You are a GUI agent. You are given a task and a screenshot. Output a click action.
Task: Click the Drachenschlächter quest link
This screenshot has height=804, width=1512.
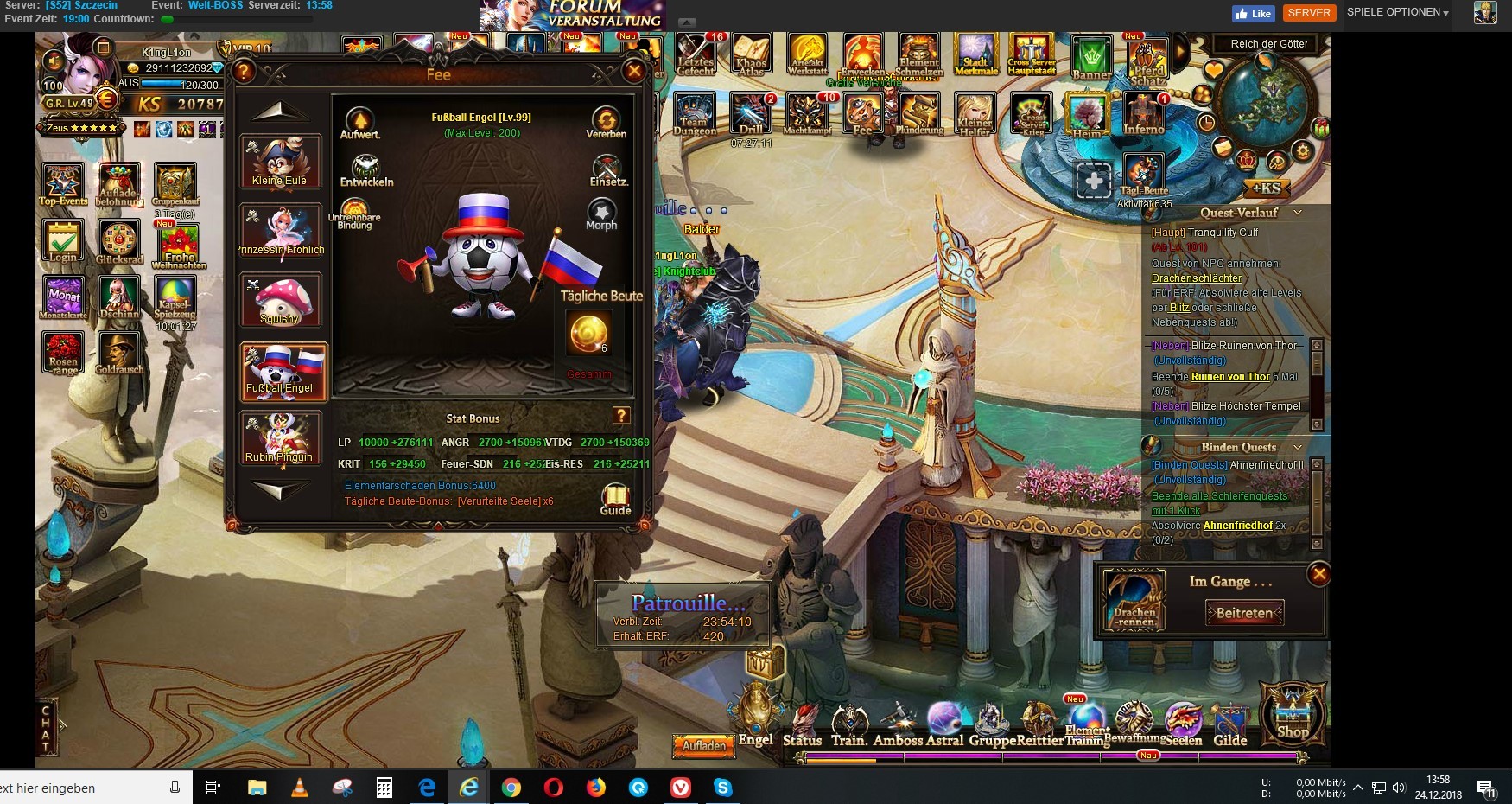pyautogui.click(x=1197, y=278)
